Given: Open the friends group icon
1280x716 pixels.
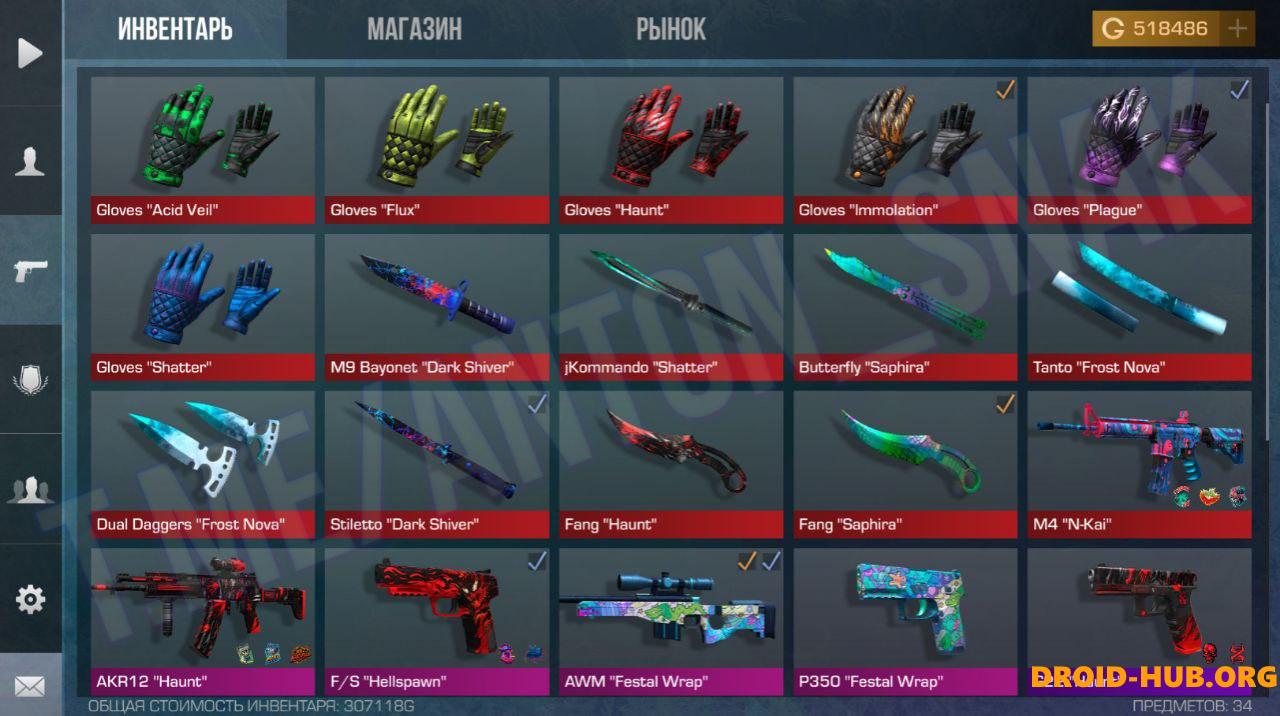Looking at the screenshot, I should 30,489.
